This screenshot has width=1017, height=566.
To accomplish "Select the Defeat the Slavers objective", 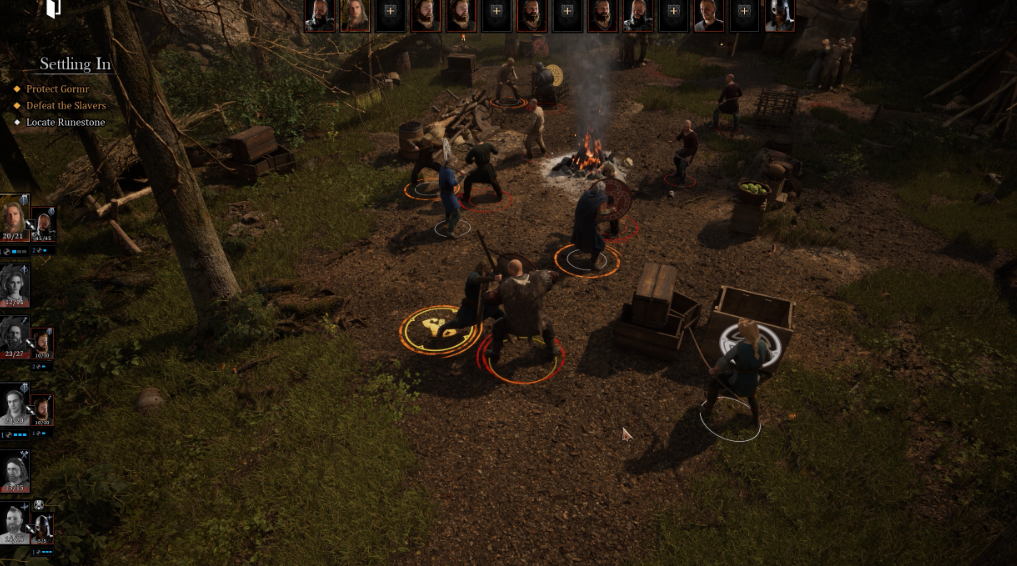I will pyautogui.click(x=66, y=106).
